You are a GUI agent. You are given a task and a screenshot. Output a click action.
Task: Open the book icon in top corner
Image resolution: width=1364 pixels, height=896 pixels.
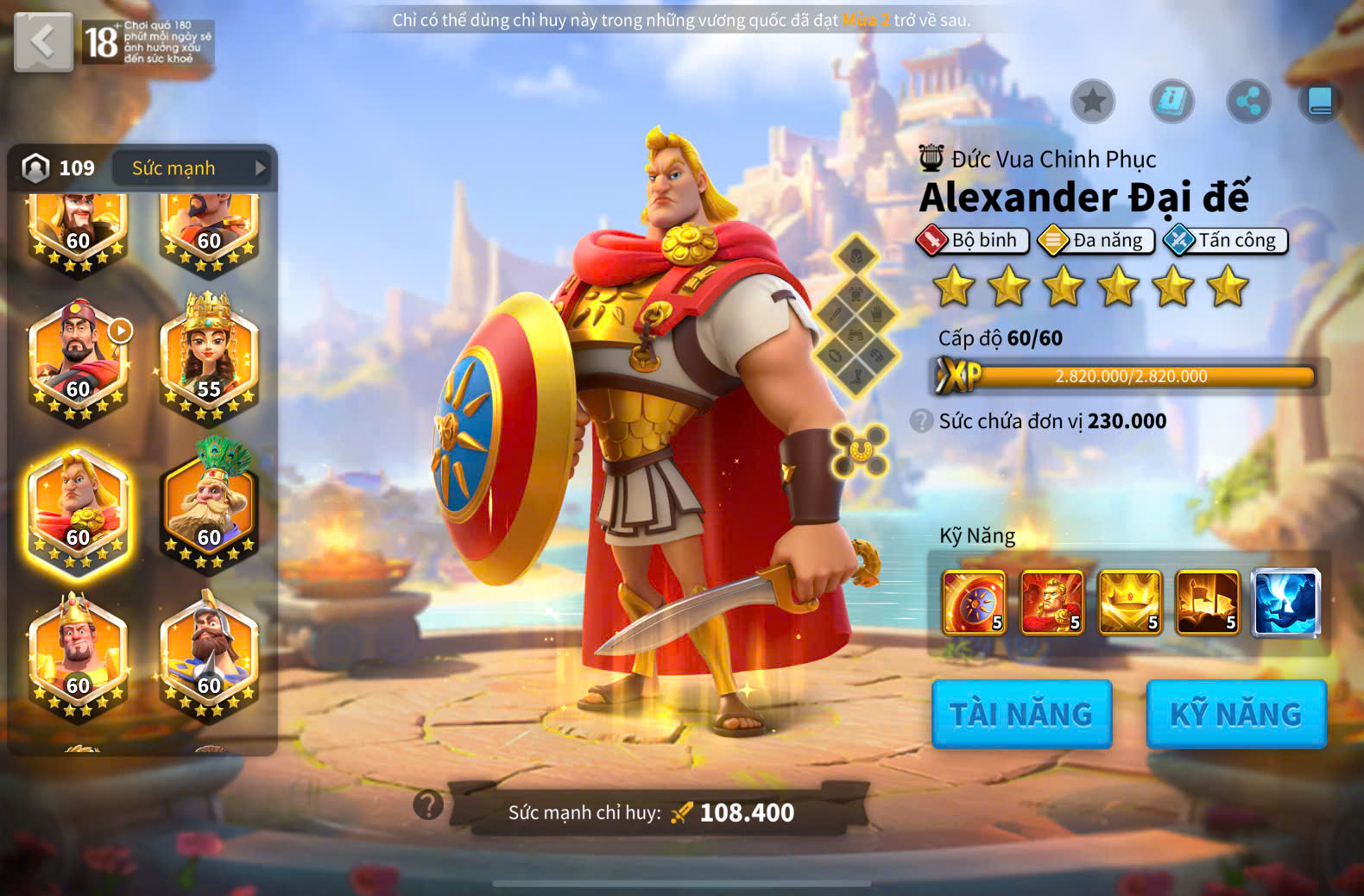point(1320,101)
